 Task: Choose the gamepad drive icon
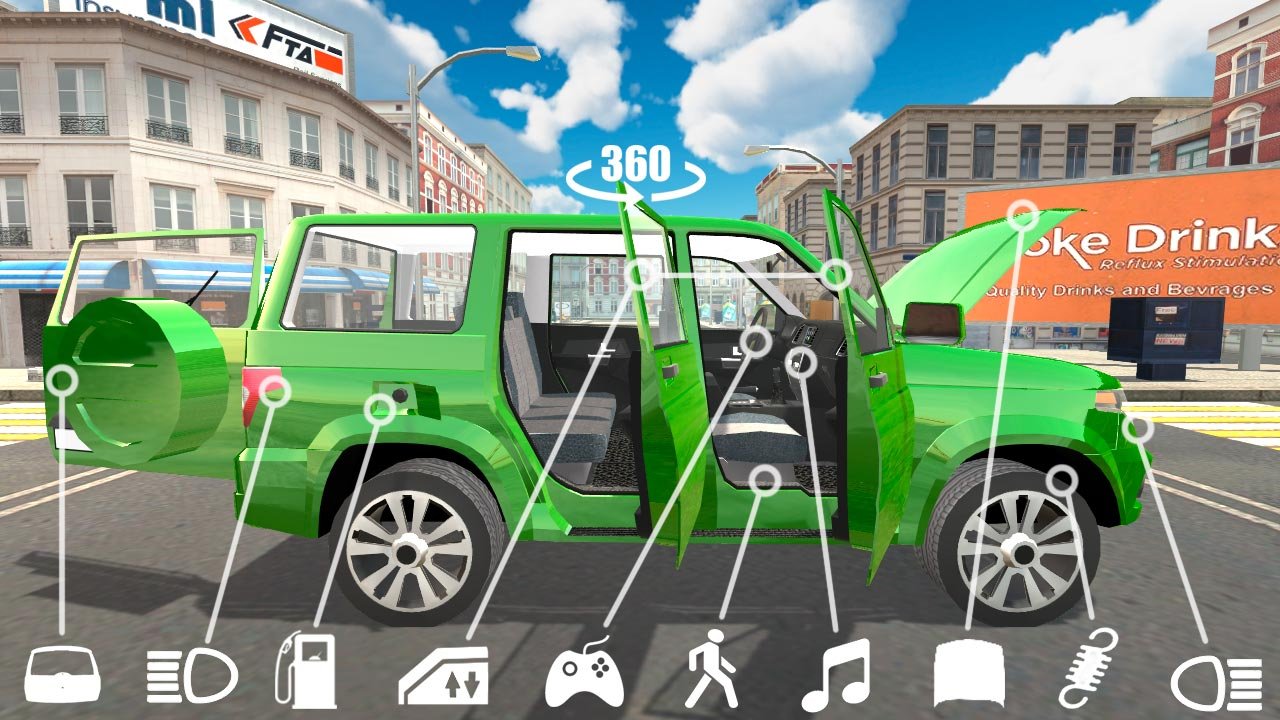[x=584, y=676]
